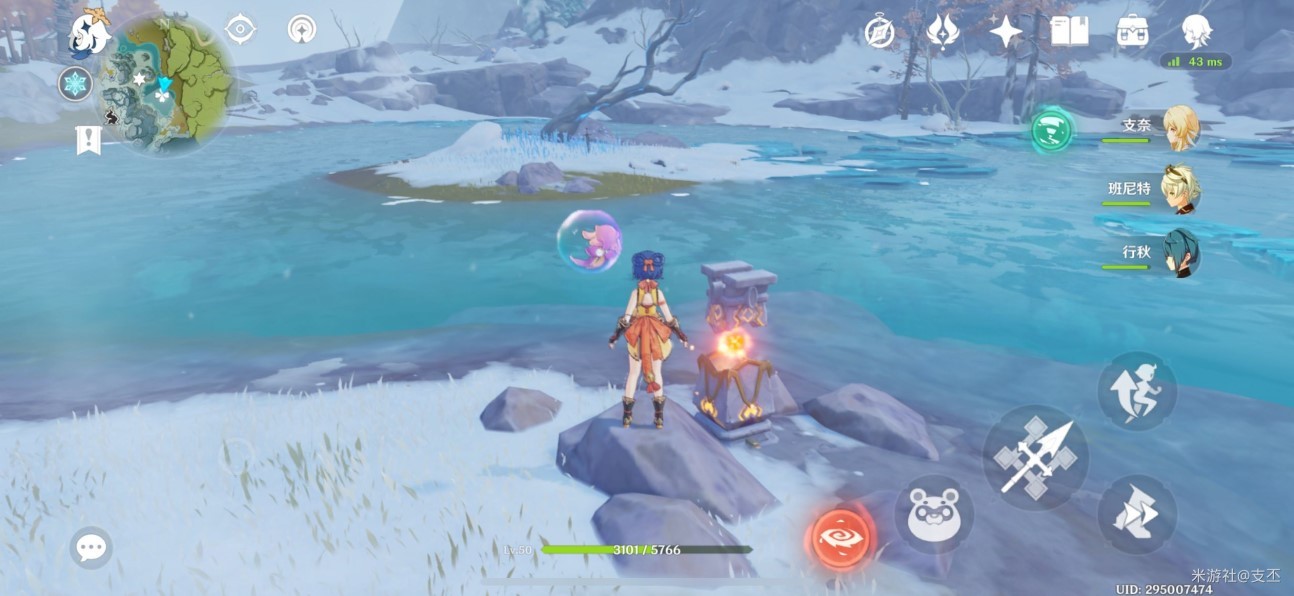This screenshot has width=1294, height=596.
Task: Open the chat speech bubble
Action: point(91,547)
